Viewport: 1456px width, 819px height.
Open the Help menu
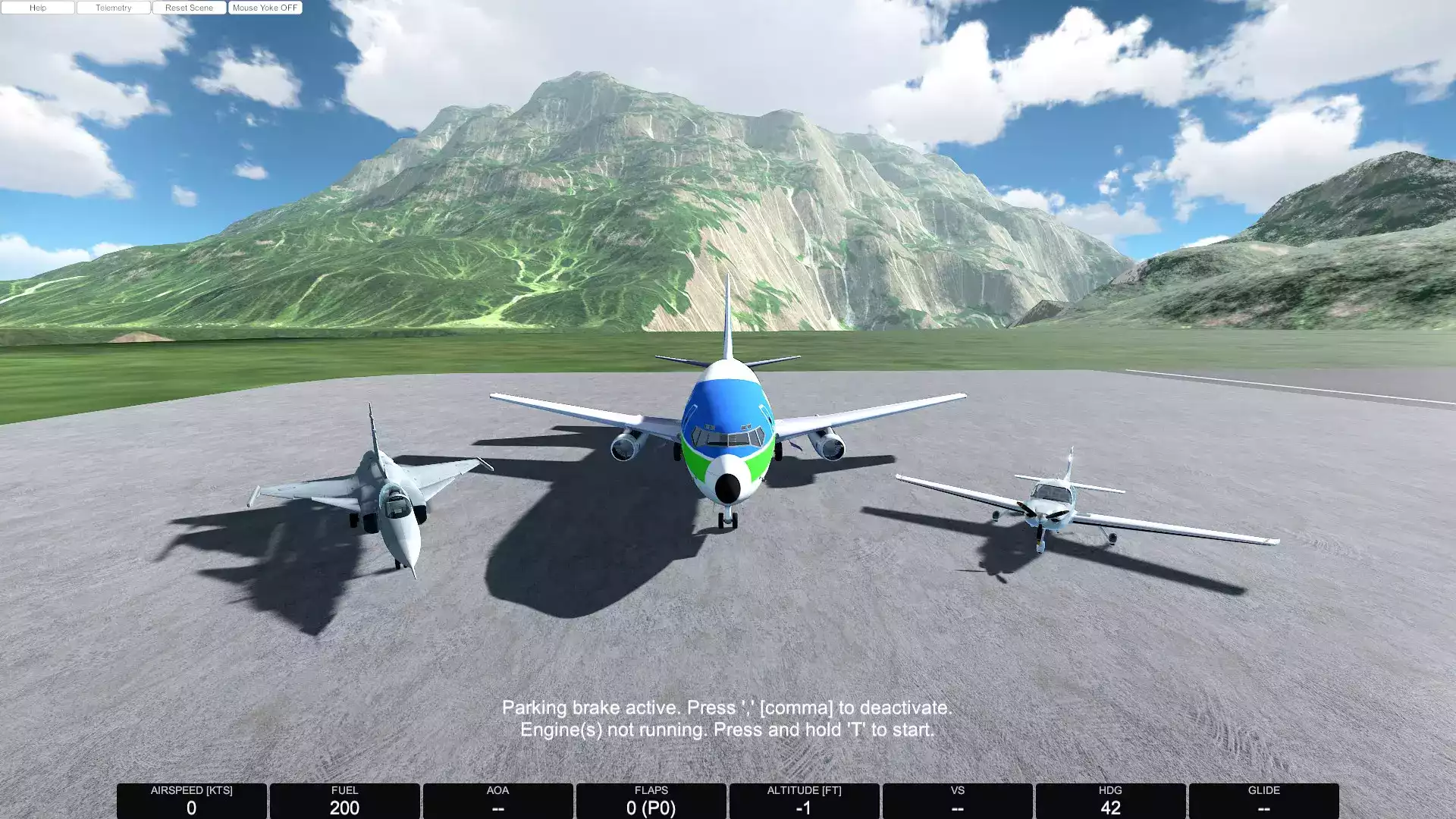tap(38, 8)
